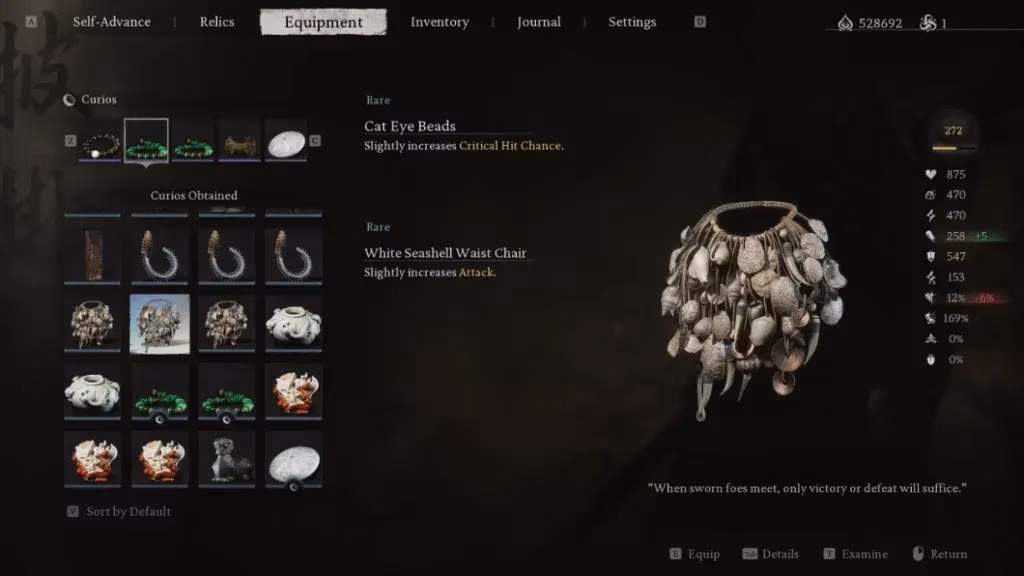Image resolution: width=1024 pixels, height=576 pixels.
Task: Switch to the Self-Advance tab
Action: click(111, 22)
